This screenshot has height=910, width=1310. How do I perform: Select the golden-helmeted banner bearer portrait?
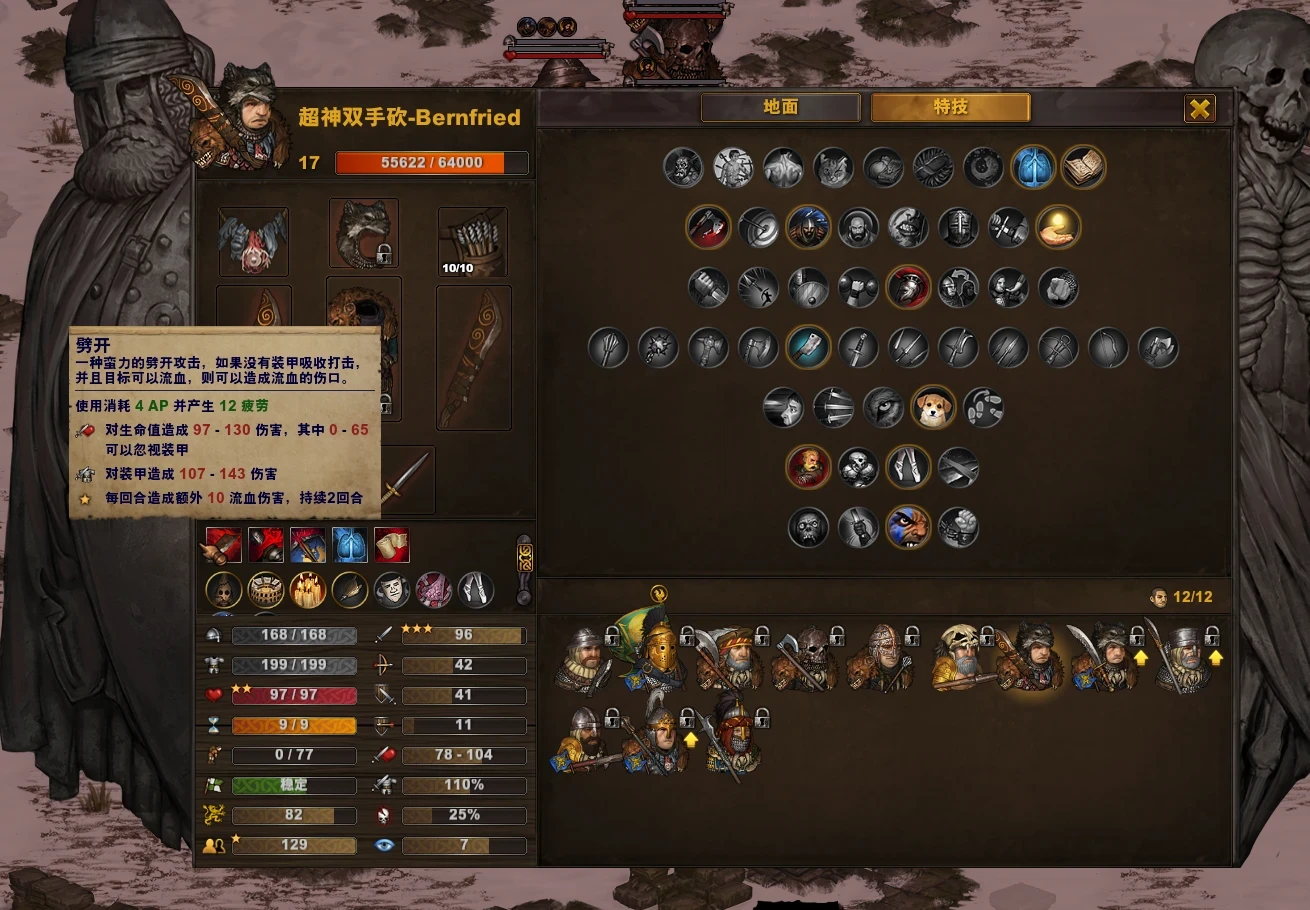[x=657, y=652]
